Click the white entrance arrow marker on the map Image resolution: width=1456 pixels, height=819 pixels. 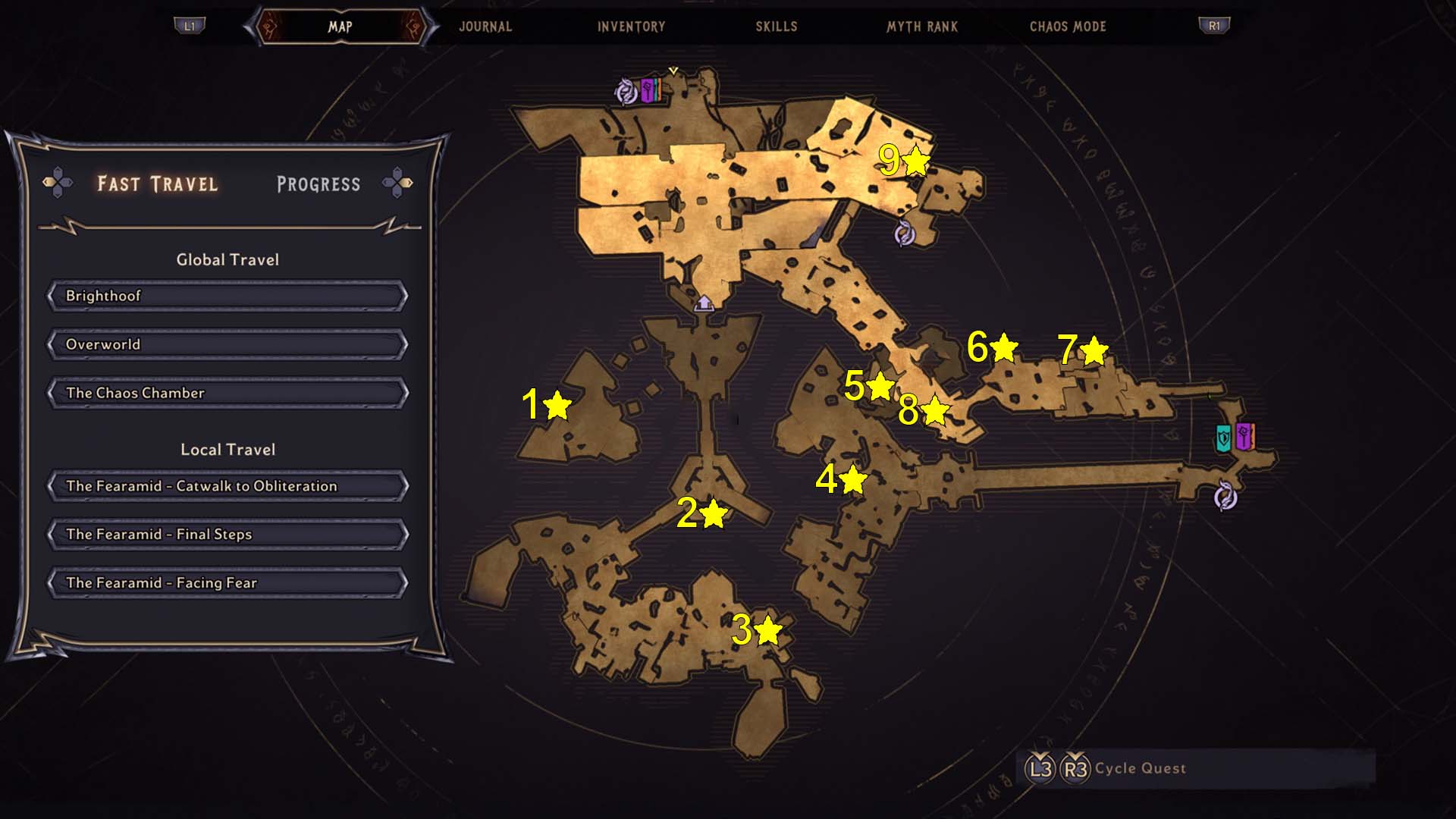tap(705, 303)
